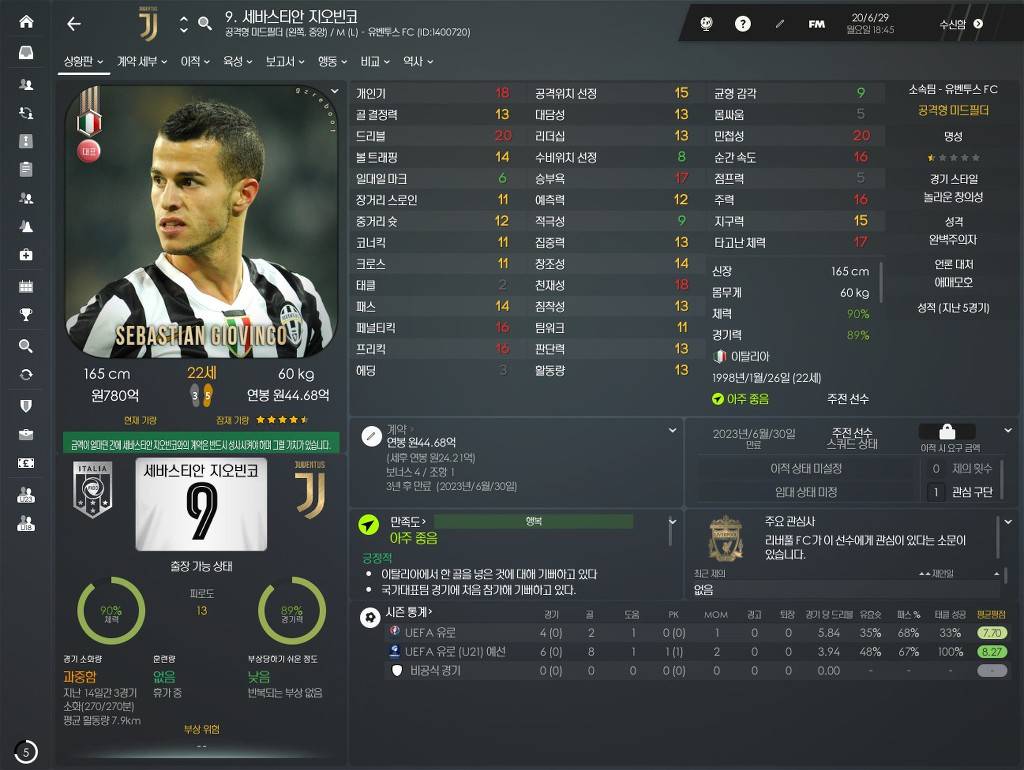Click the FM menu button
This screenshot has height=770, width=1024.
pos(817,24)
